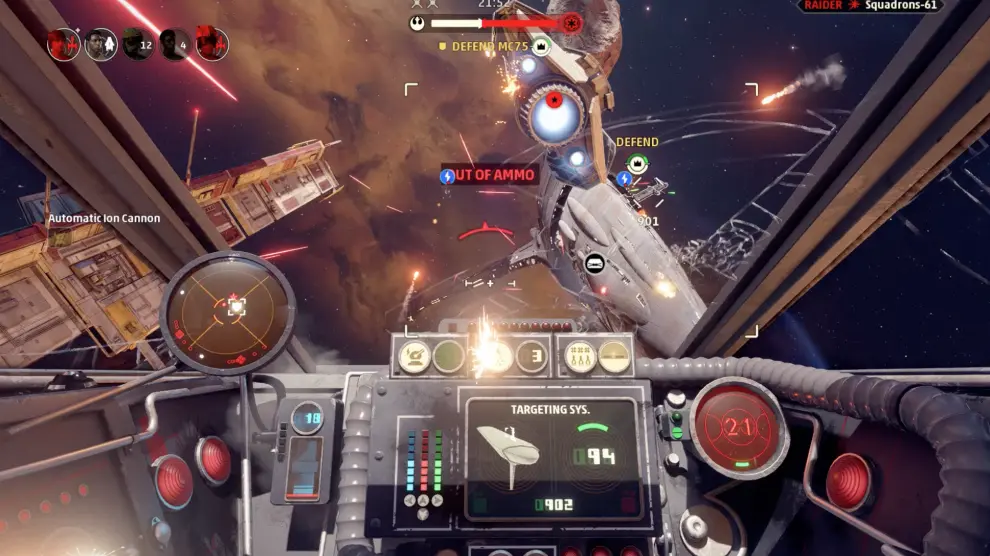Click the Automatic Ion Cannon label
990x556 pixels.
104,218
